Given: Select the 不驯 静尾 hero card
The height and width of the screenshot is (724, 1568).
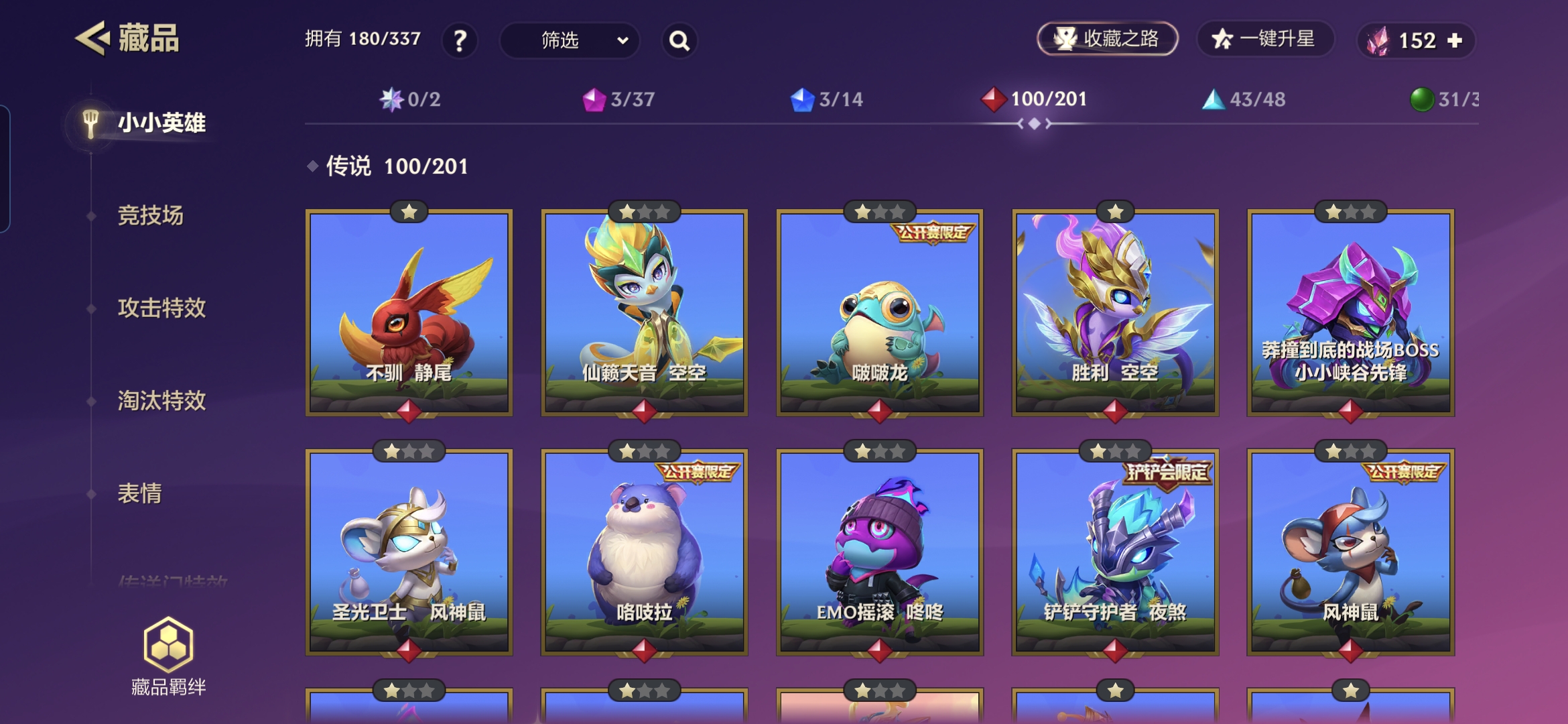Looking at the screenshot, I should (409, 312).
